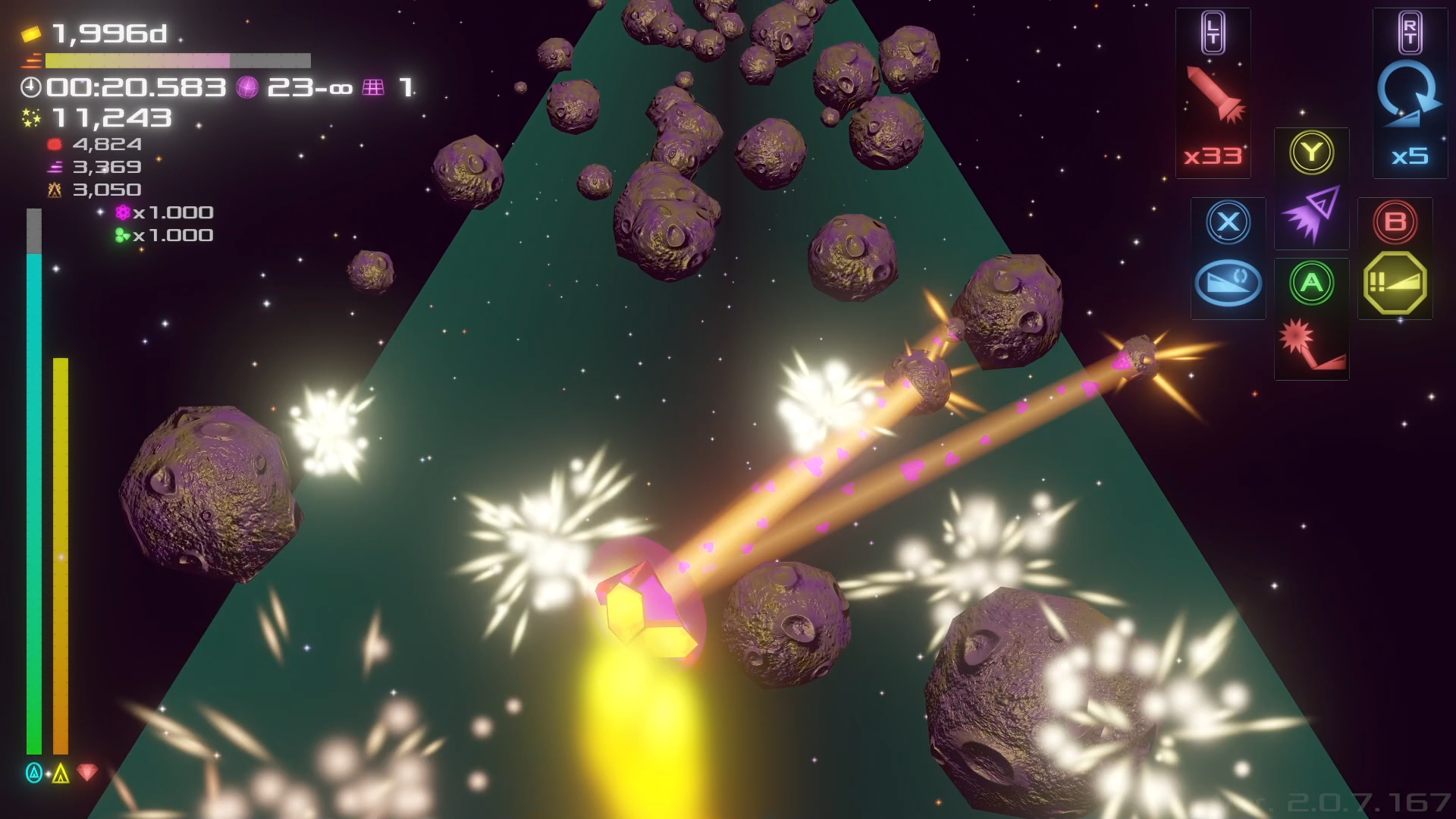Activate the blue oval ramp ability
This screenshot has height=819, width=1456.
pyautogui.click(x=1228, y=284)
